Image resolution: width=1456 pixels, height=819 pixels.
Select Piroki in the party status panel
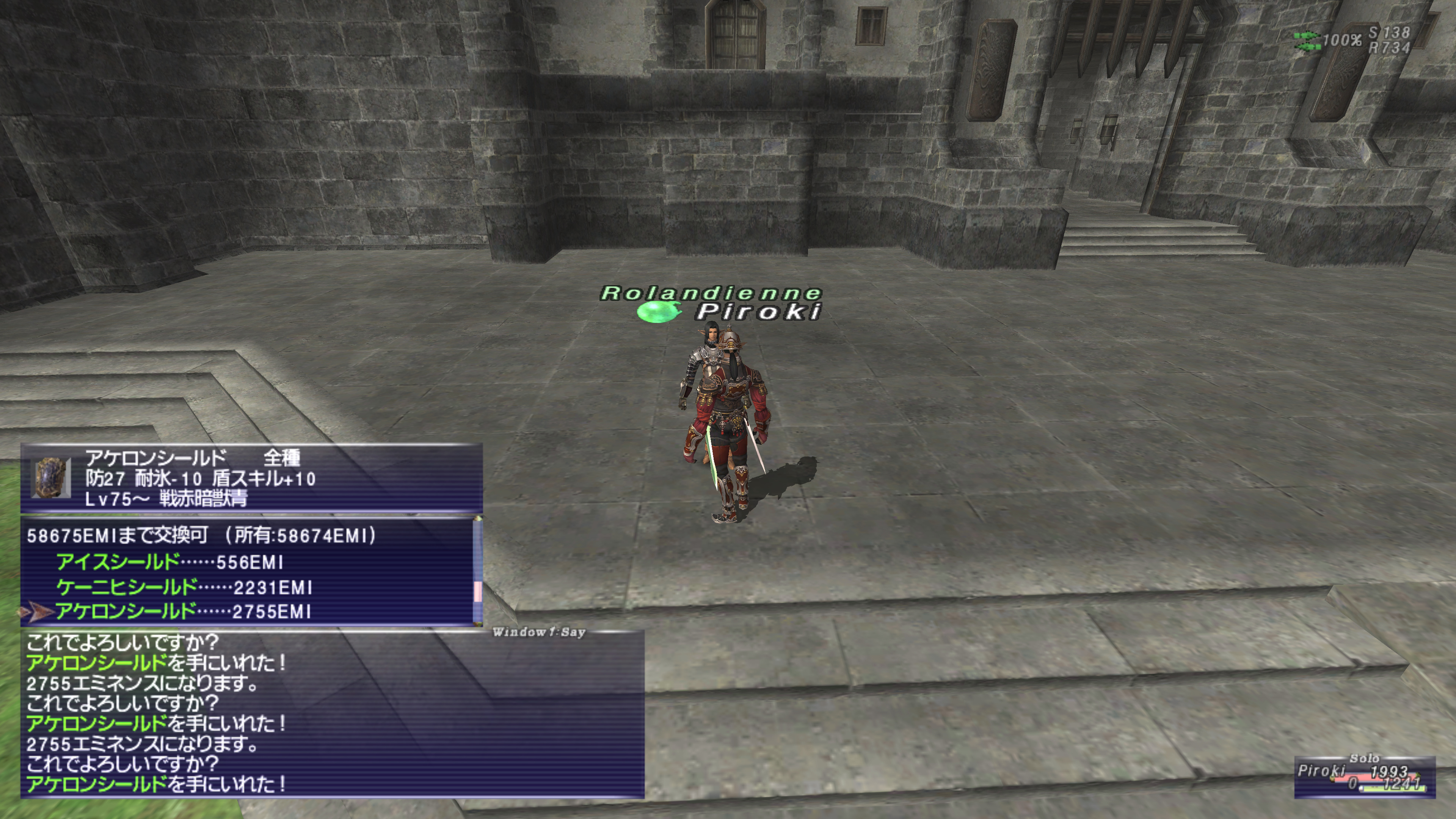[1321, 771]
